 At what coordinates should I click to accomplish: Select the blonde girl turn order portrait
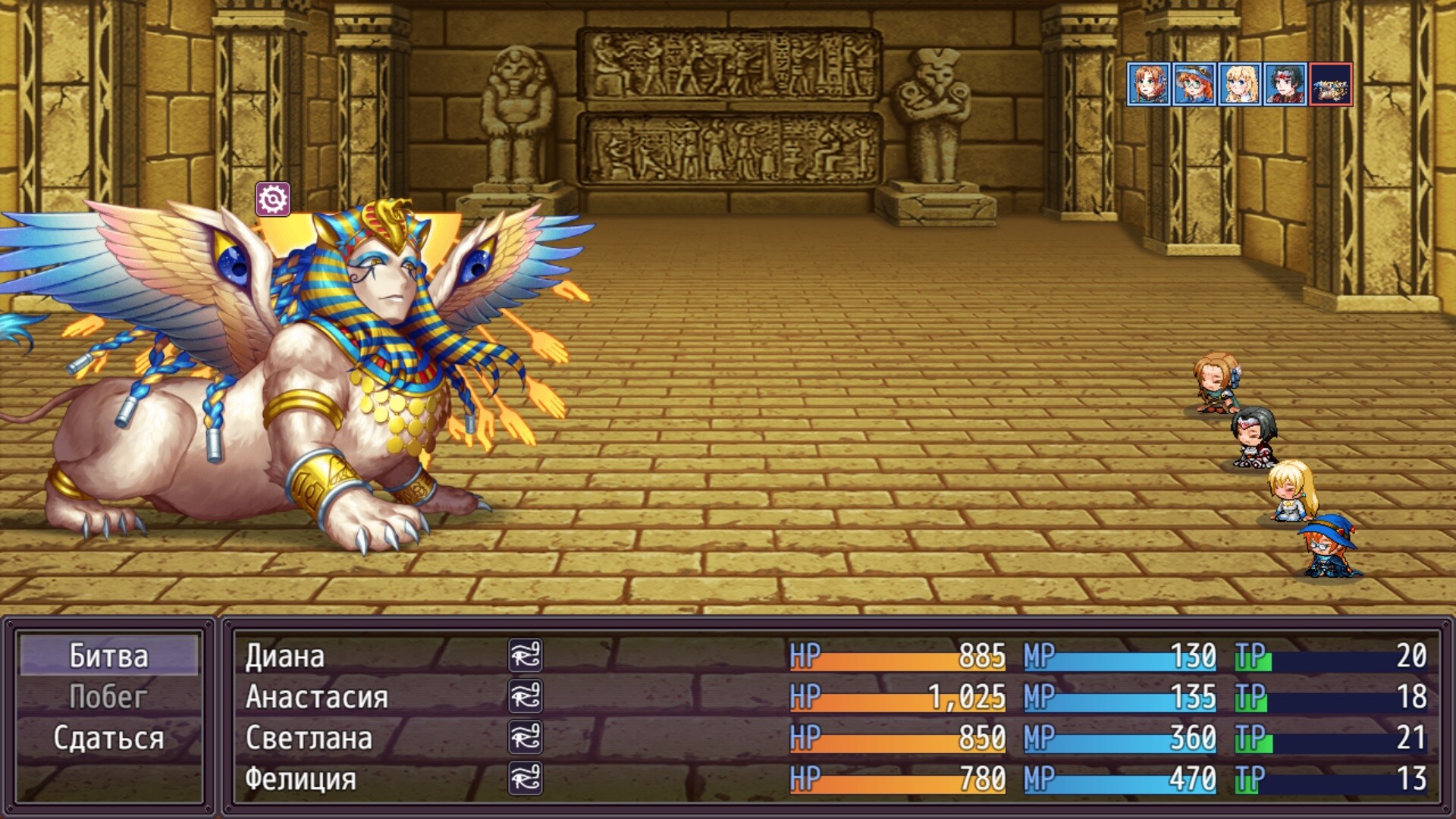tap(1240, 84)
